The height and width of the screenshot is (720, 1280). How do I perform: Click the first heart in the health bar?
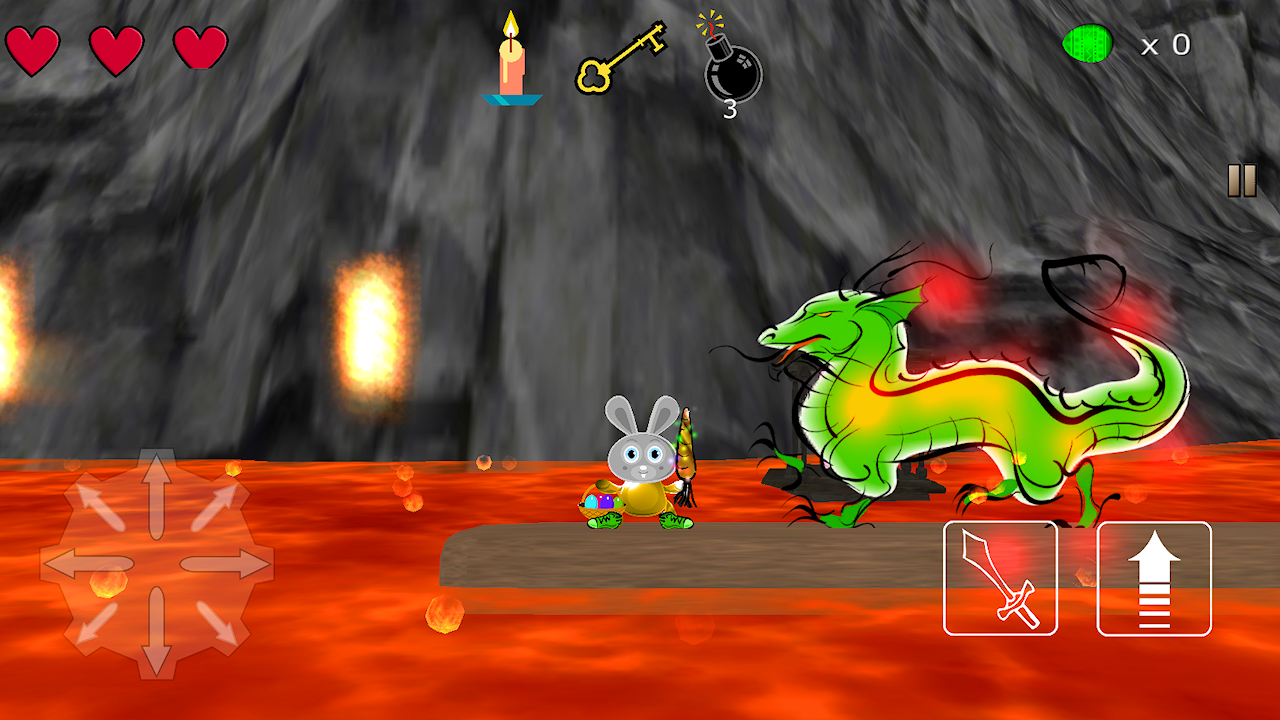[33, 48]
